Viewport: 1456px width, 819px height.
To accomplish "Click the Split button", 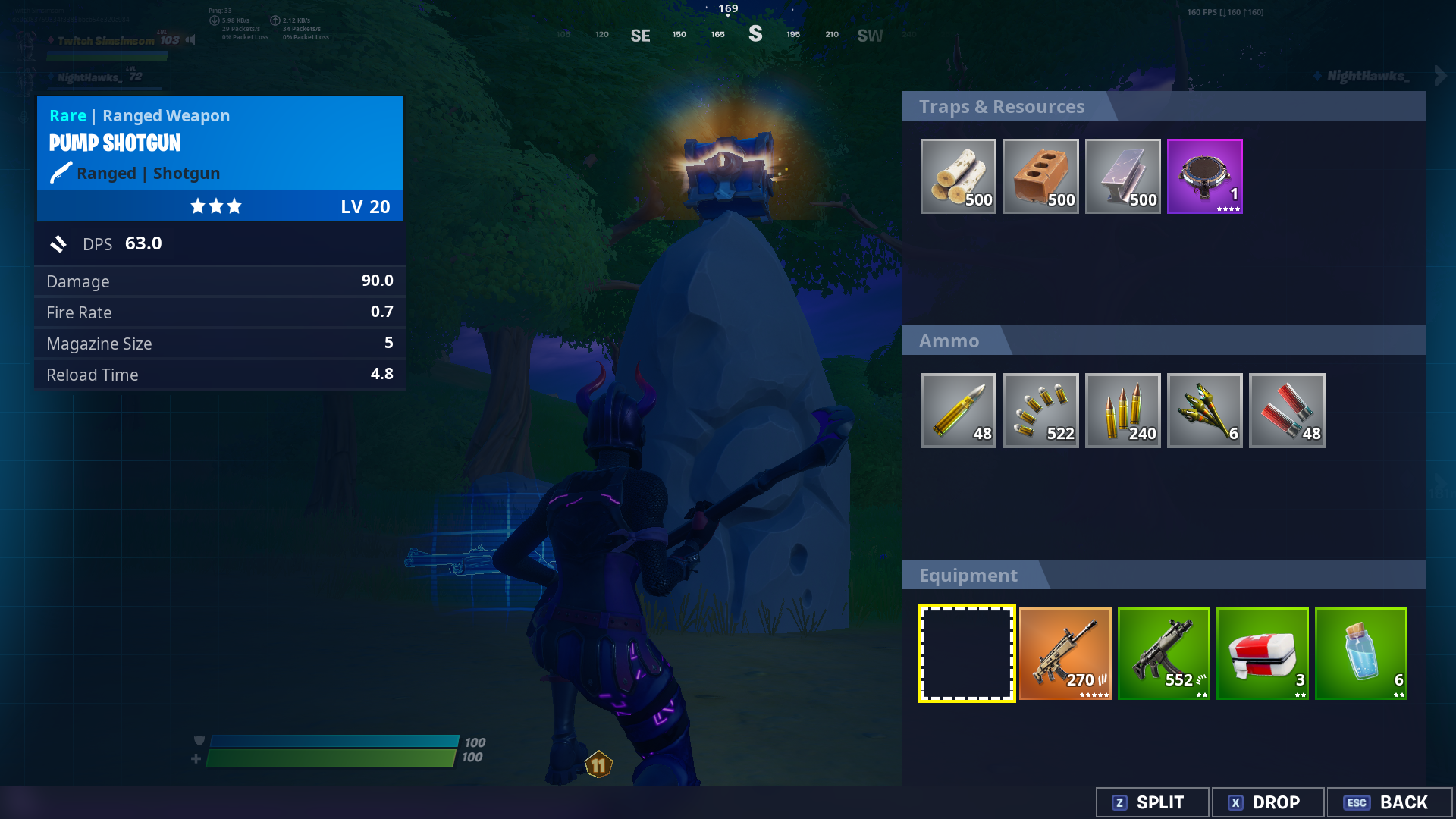I will 1151,802.
